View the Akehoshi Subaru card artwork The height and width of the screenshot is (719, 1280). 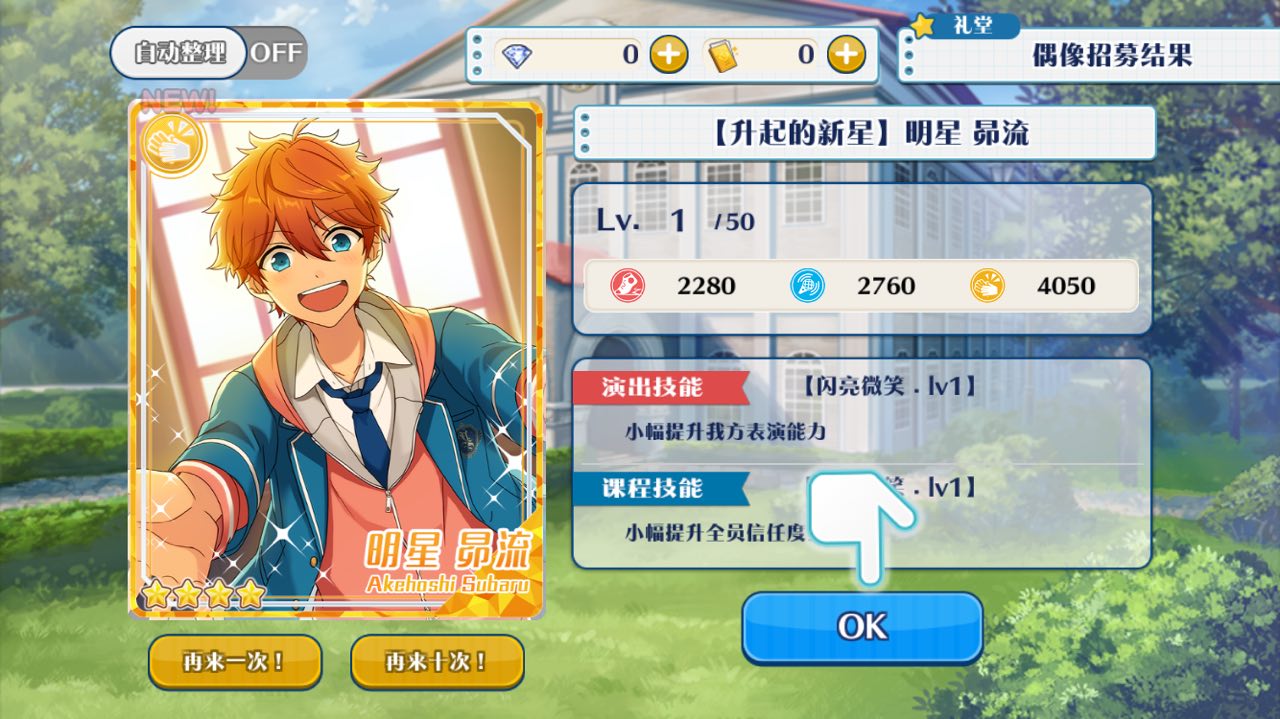pyautogui.click(x=336, y=360)
